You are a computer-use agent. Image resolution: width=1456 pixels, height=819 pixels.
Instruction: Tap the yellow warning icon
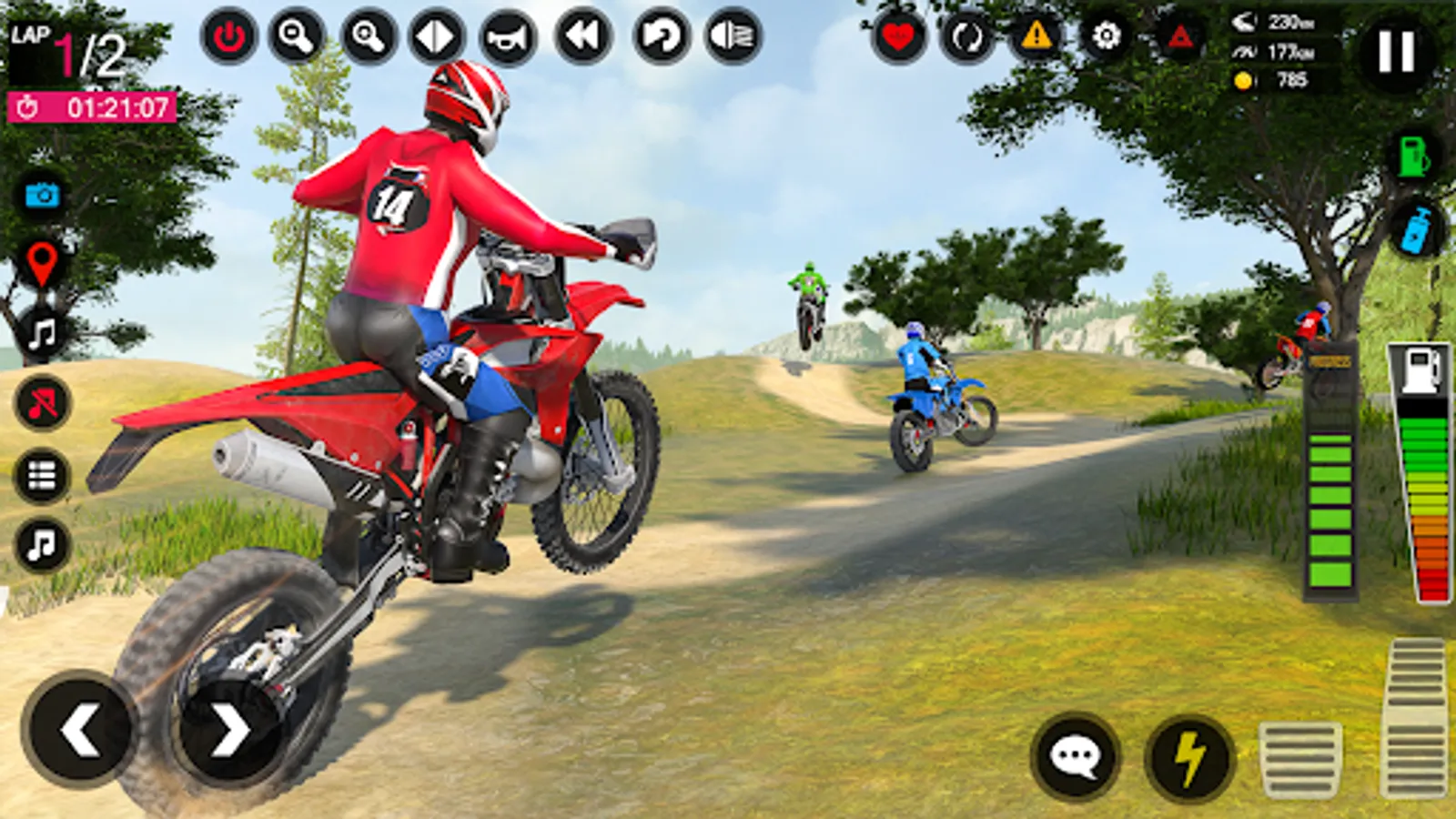(1036, 36)
